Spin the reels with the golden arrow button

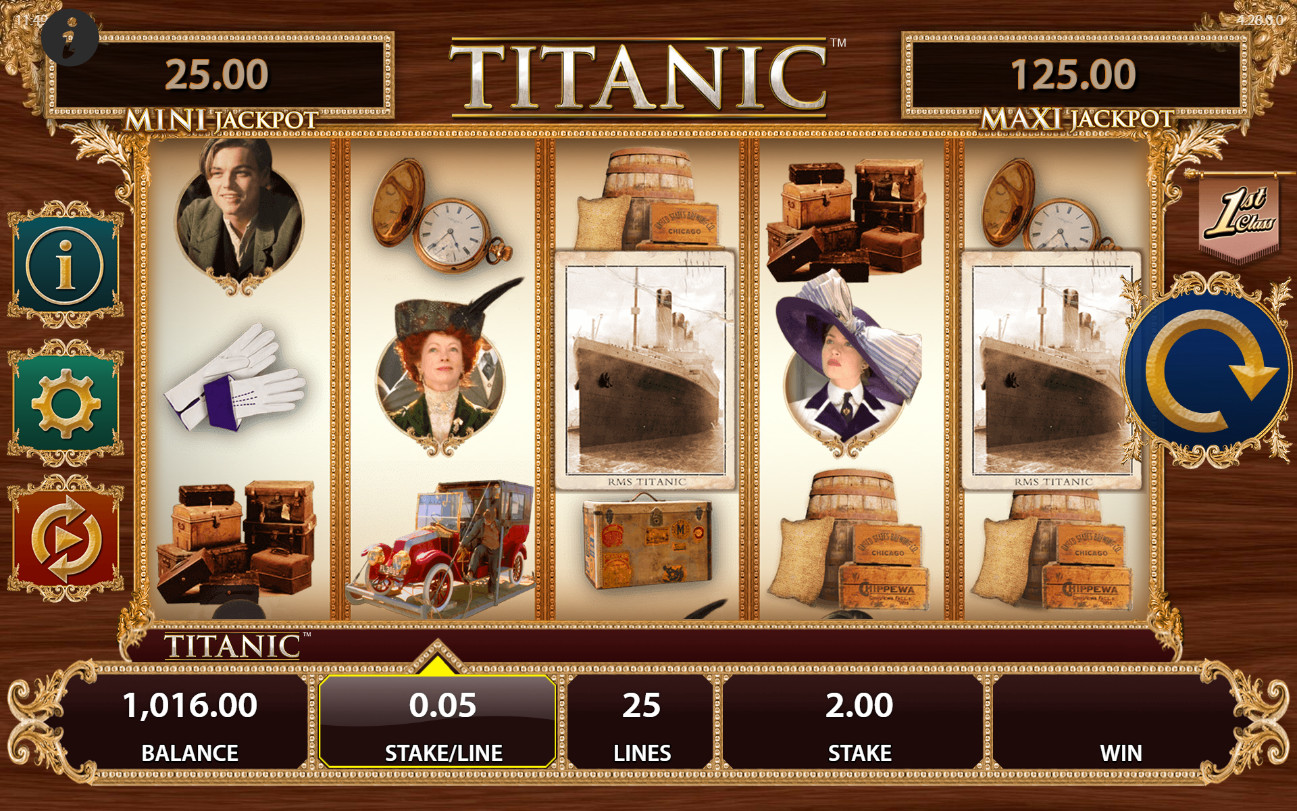click(1207, 372)
